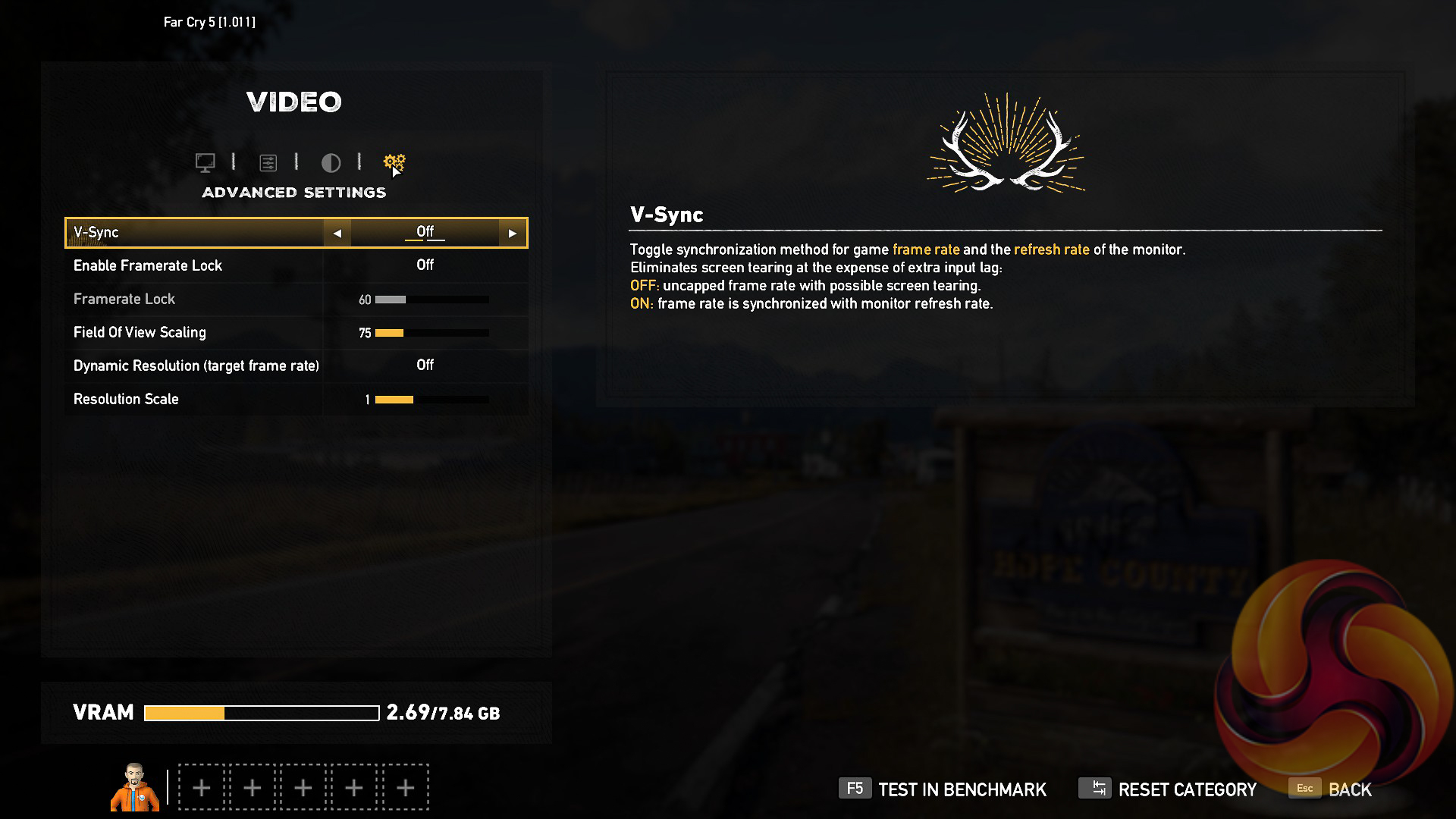Toggle the Enable Framerate Lock option
Screen dimensions: 1456x819
tap(425, 265)
